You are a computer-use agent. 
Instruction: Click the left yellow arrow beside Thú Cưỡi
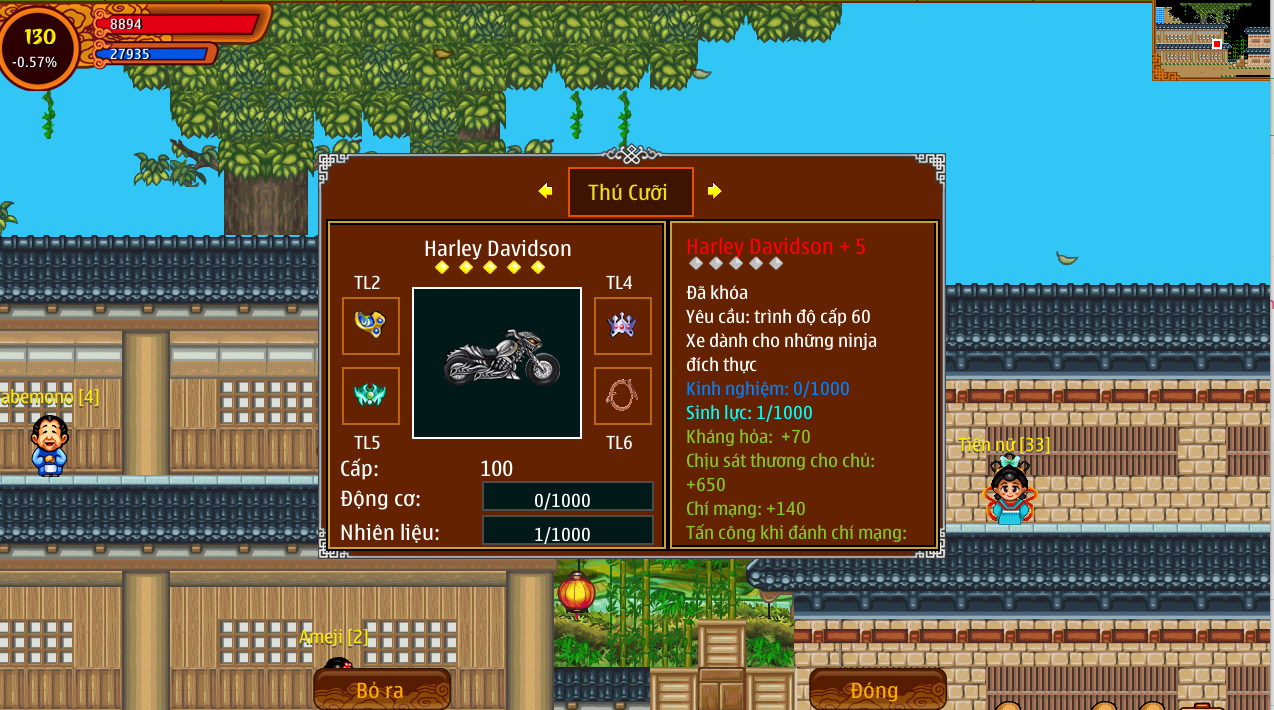pyautogui.click(x=545, y=191)
